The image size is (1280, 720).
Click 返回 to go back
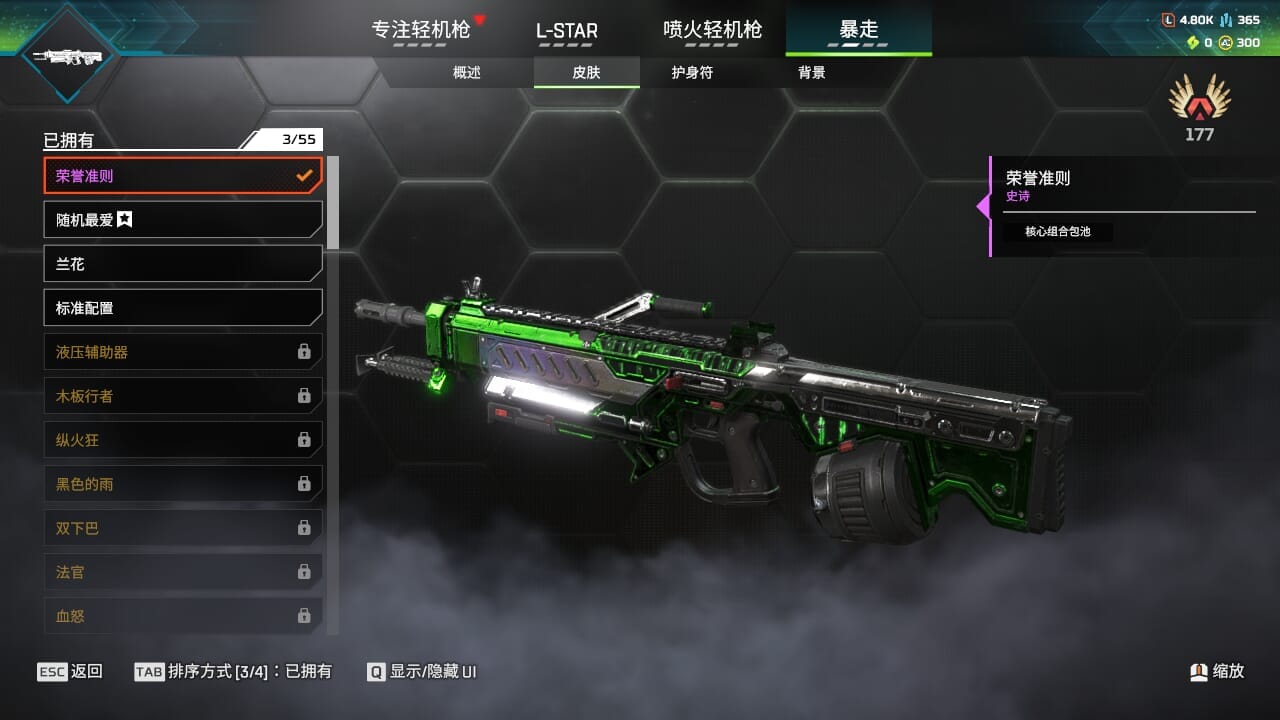70,672
